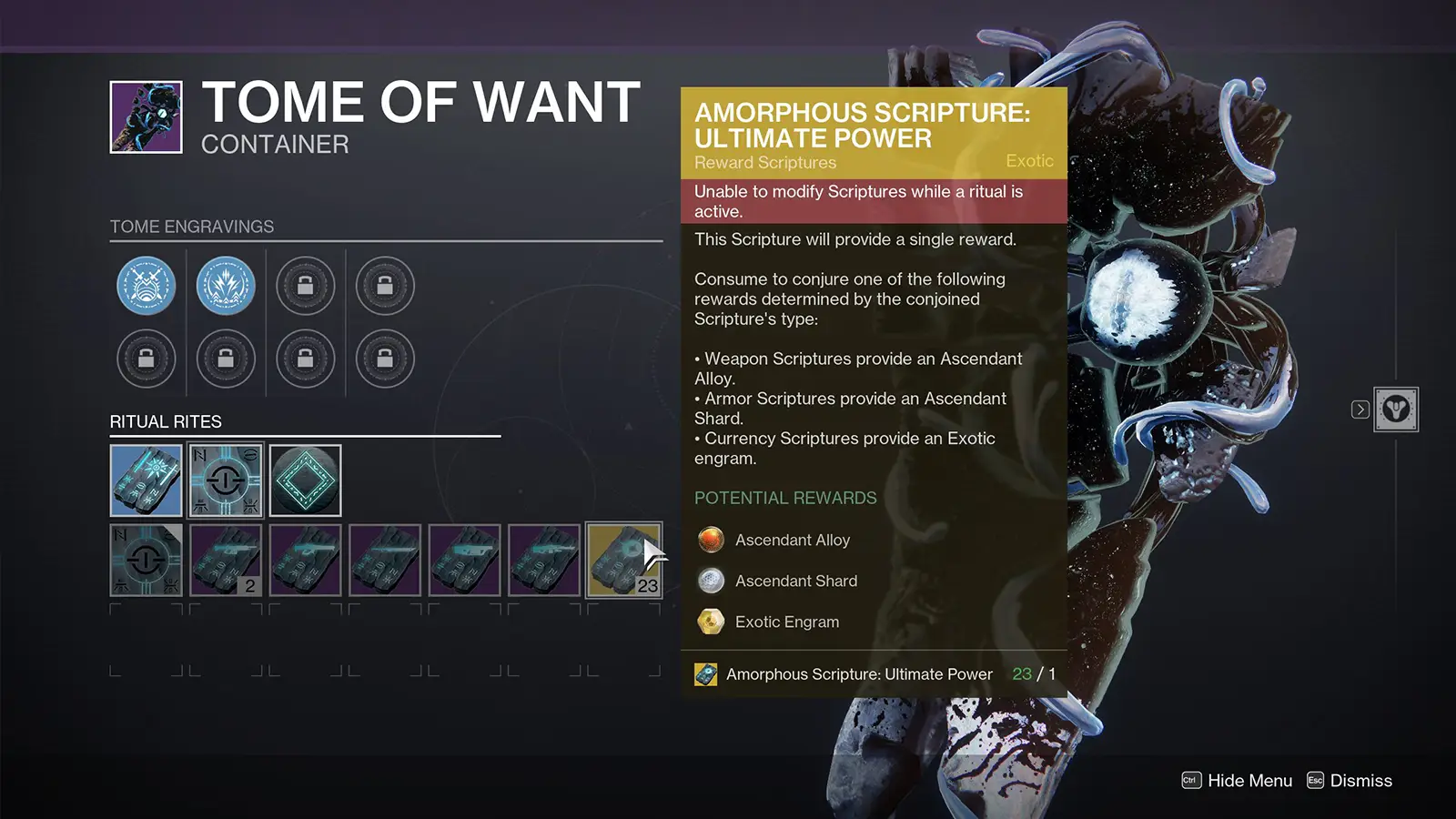This screenshot has width=1456, height=819.
Task: Select the second blue Tome Engraving icon
Action: [225, 286]
